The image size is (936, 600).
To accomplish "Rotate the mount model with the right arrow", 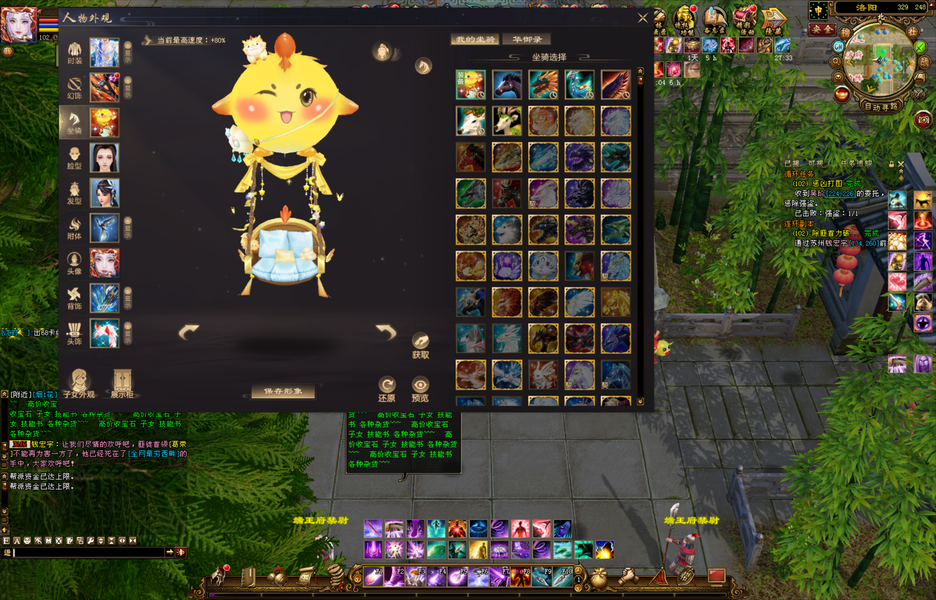I will (386, 331).
